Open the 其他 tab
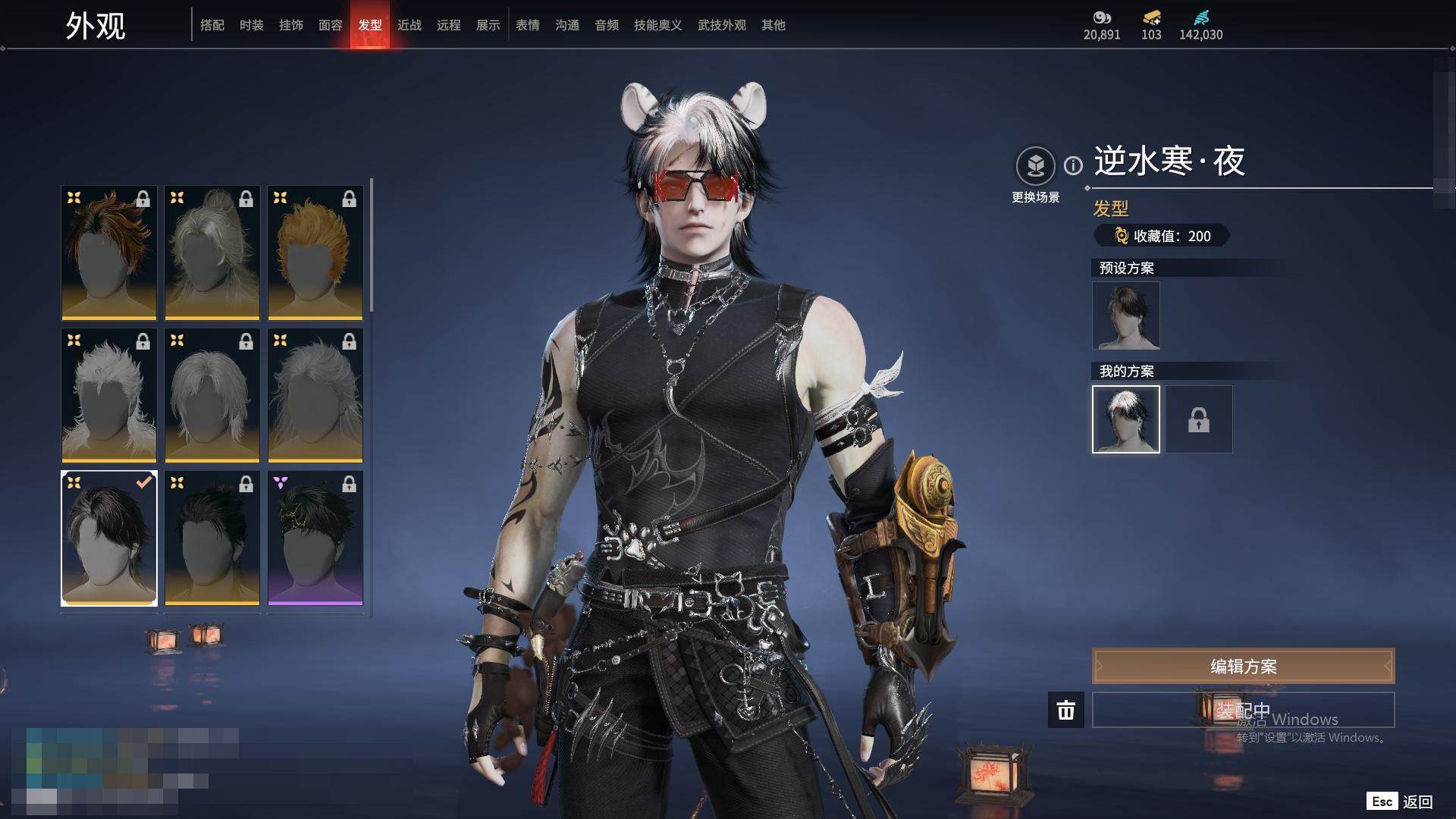The image size is (1456, 819). coord(773,25)
